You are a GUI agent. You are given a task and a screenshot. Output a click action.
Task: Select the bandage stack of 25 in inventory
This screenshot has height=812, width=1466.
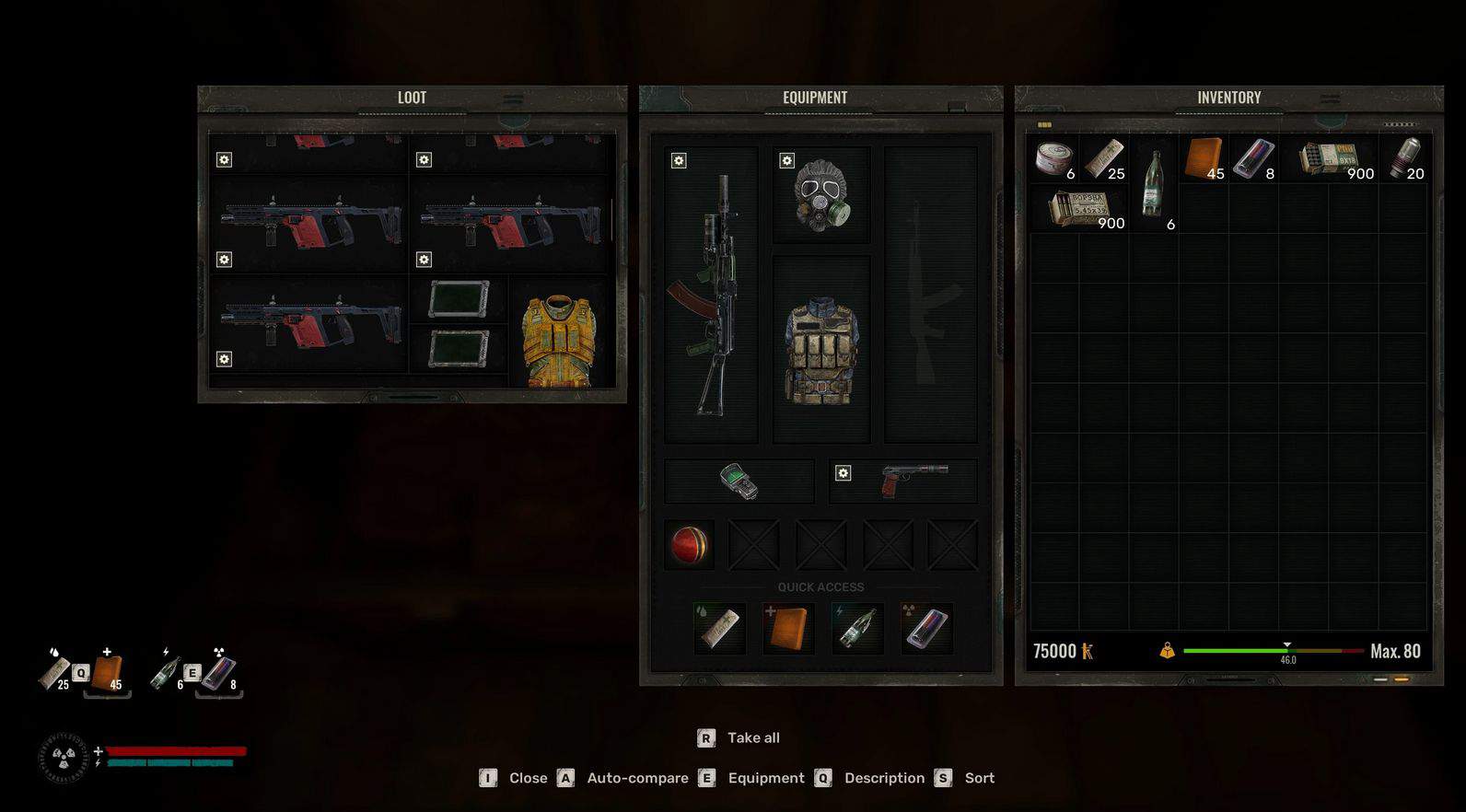click(x=1103, y=158)
